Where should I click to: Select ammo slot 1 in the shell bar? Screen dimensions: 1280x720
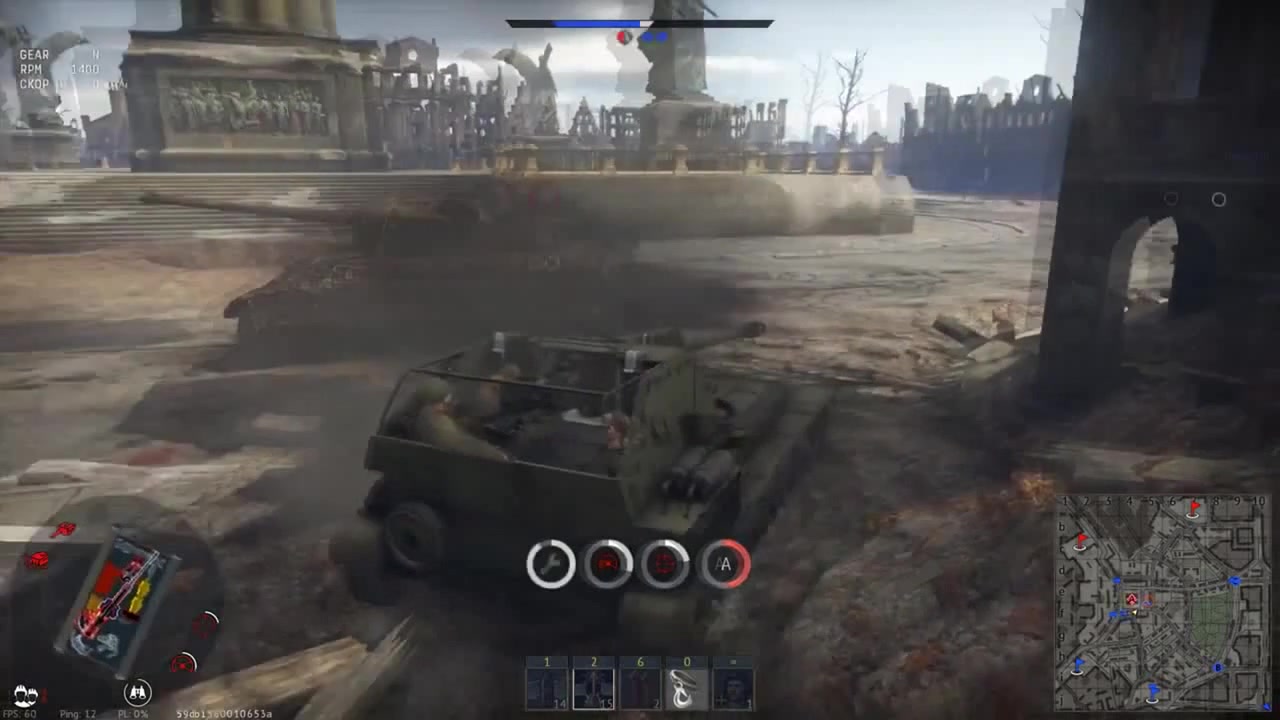[x=547, y=686]
